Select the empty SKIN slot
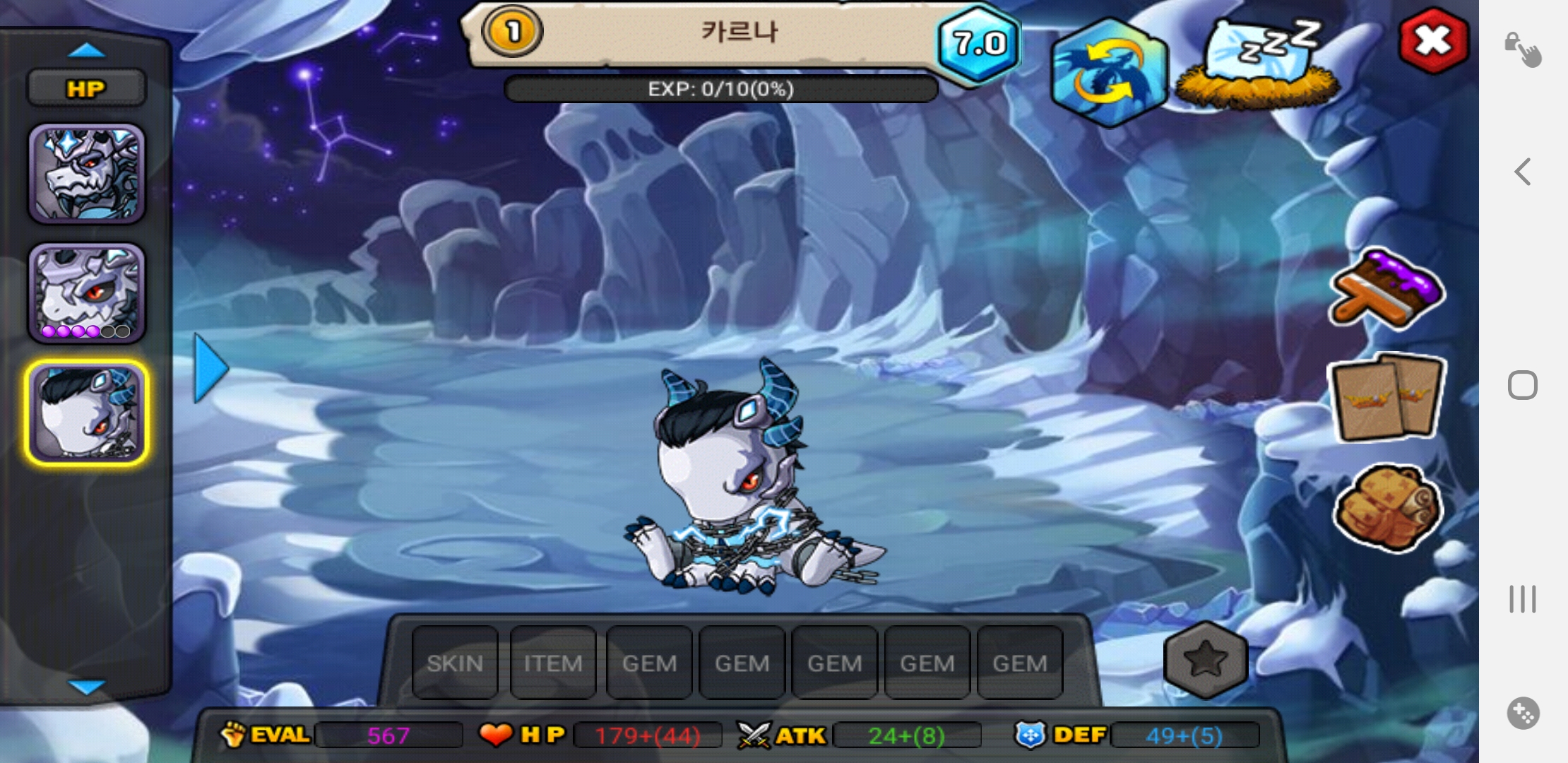This screenshot has height=763, width=1568. pyautogui.click(x=455, y=663)
